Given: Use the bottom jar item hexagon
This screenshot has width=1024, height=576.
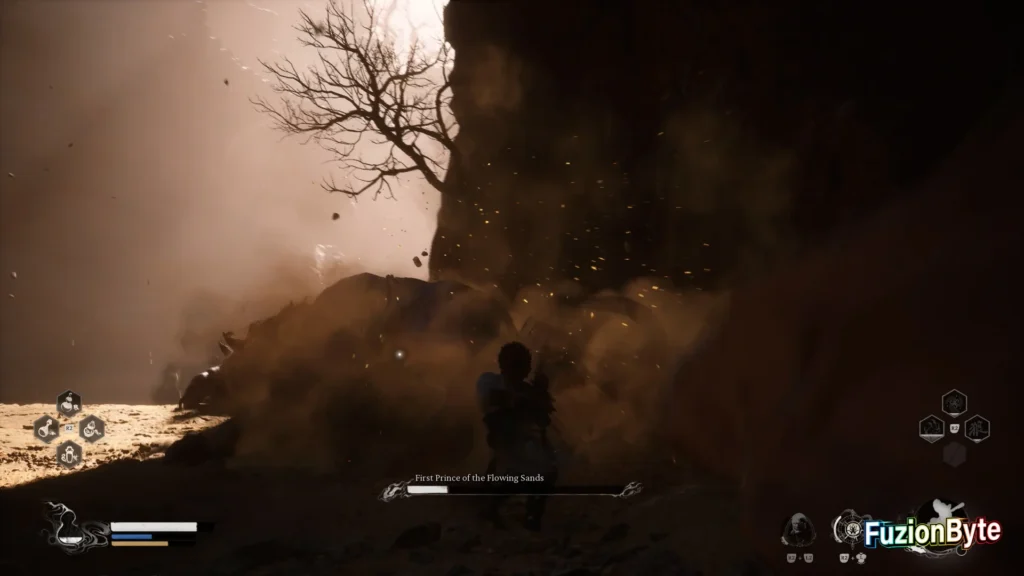Looking at the screenshot, I should coord(69,454).
